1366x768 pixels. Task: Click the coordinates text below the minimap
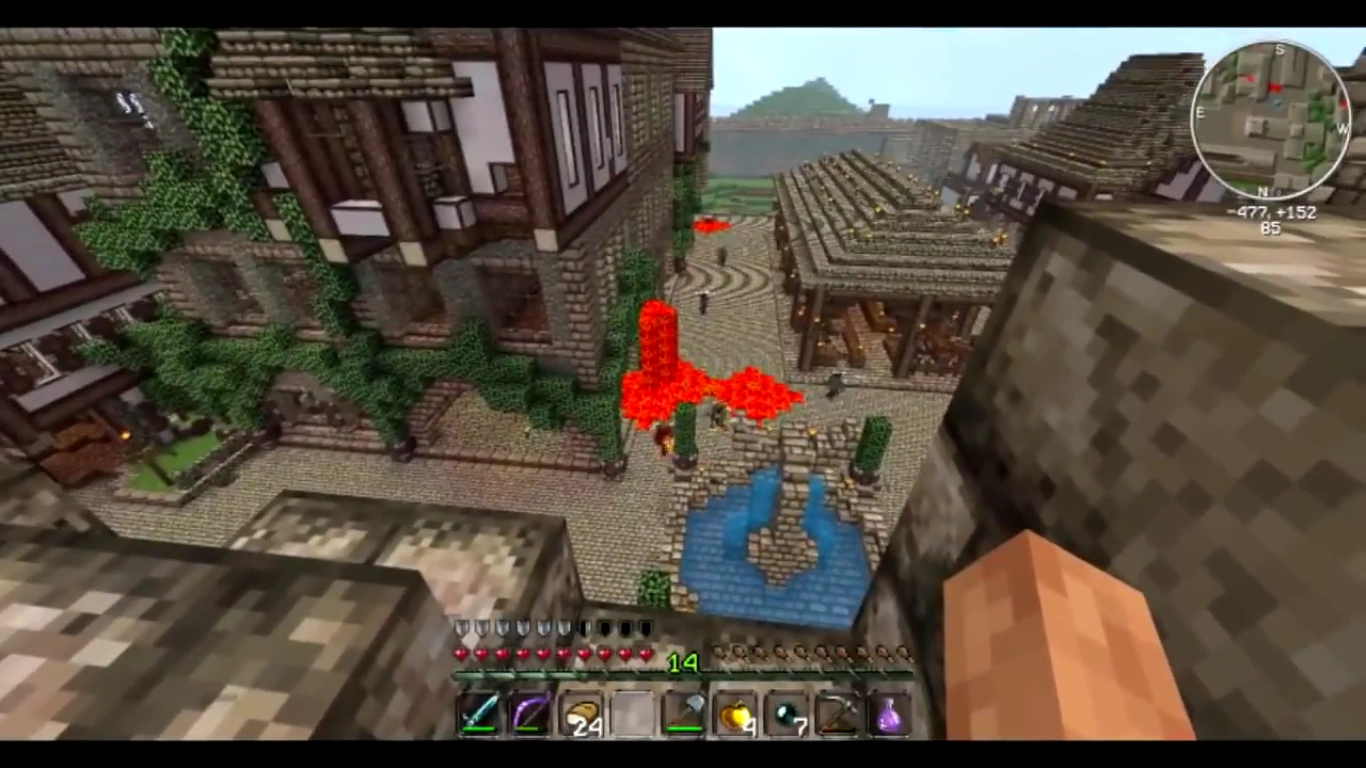pos(1271,212)
